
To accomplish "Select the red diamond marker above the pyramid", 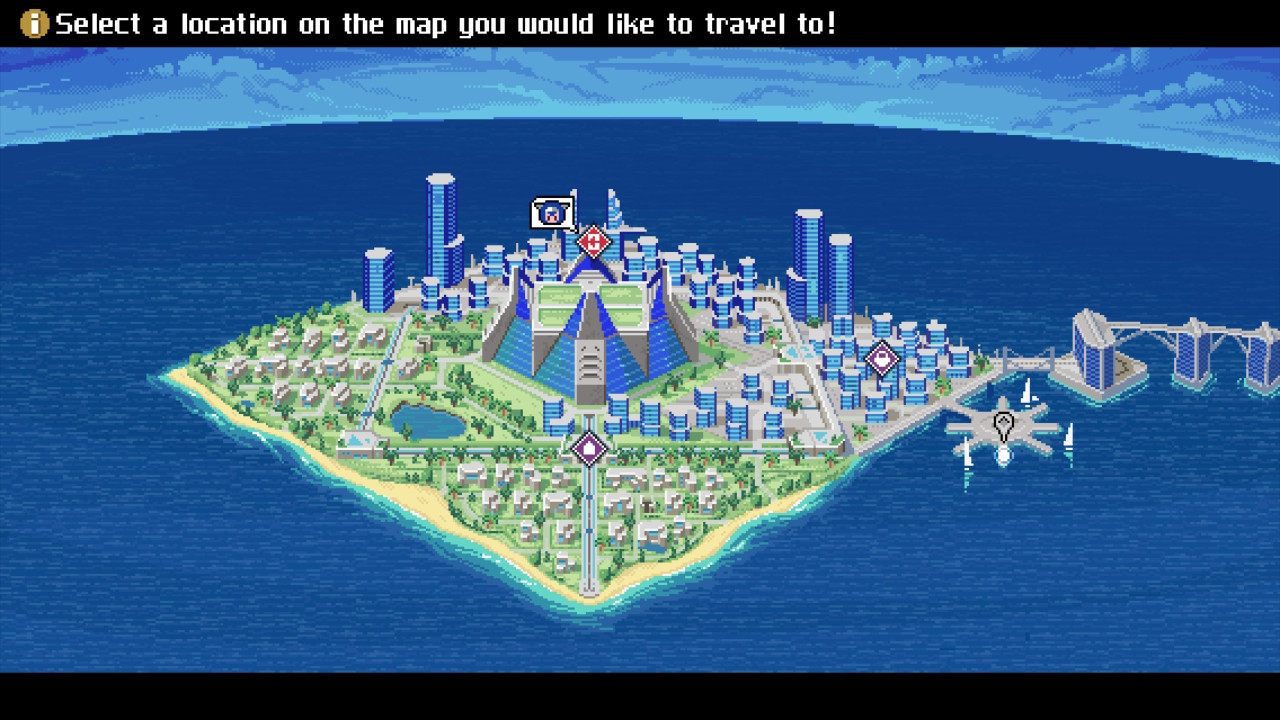I will (x=593, y=241).
